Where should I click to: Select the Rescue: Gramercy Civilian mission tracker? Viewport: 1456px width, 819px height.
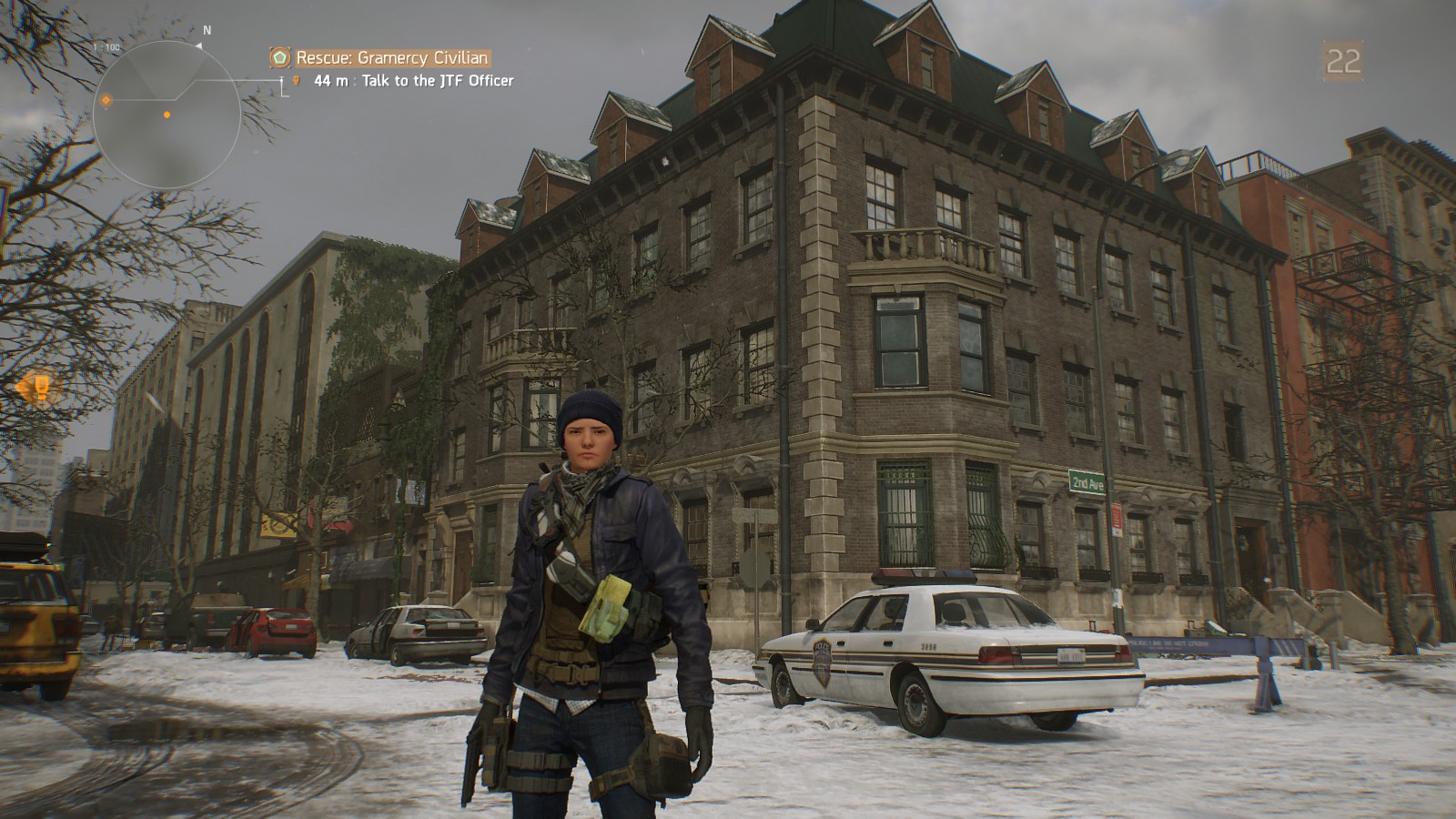click(392, 58)
